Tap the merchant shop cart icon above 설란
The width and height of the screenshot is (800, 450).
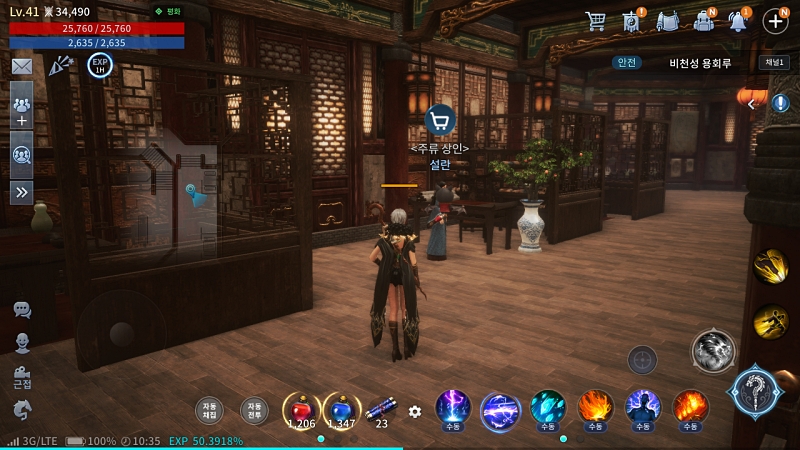(x=440, y=120)
